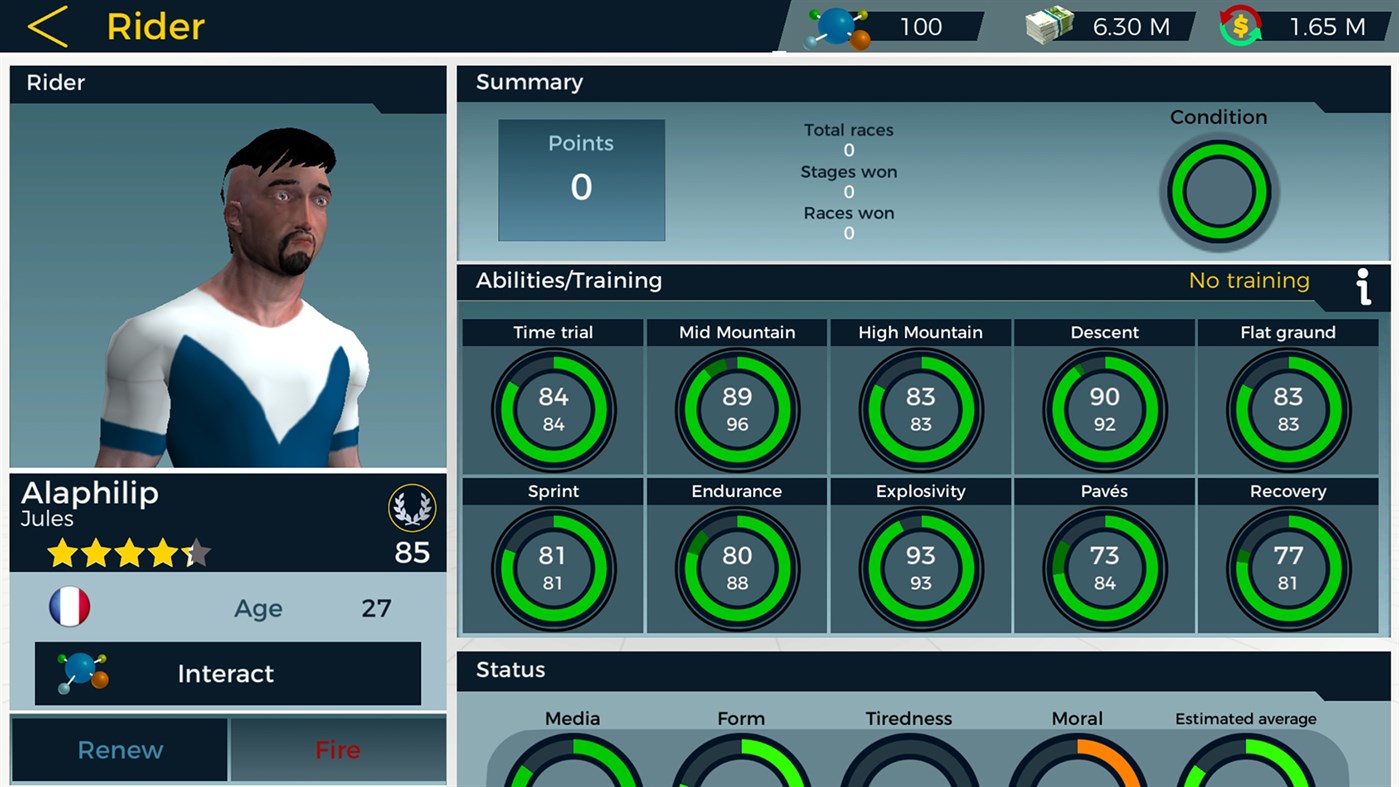Expand the Time trial ability gauge
1399x787 pixels.
553,408
